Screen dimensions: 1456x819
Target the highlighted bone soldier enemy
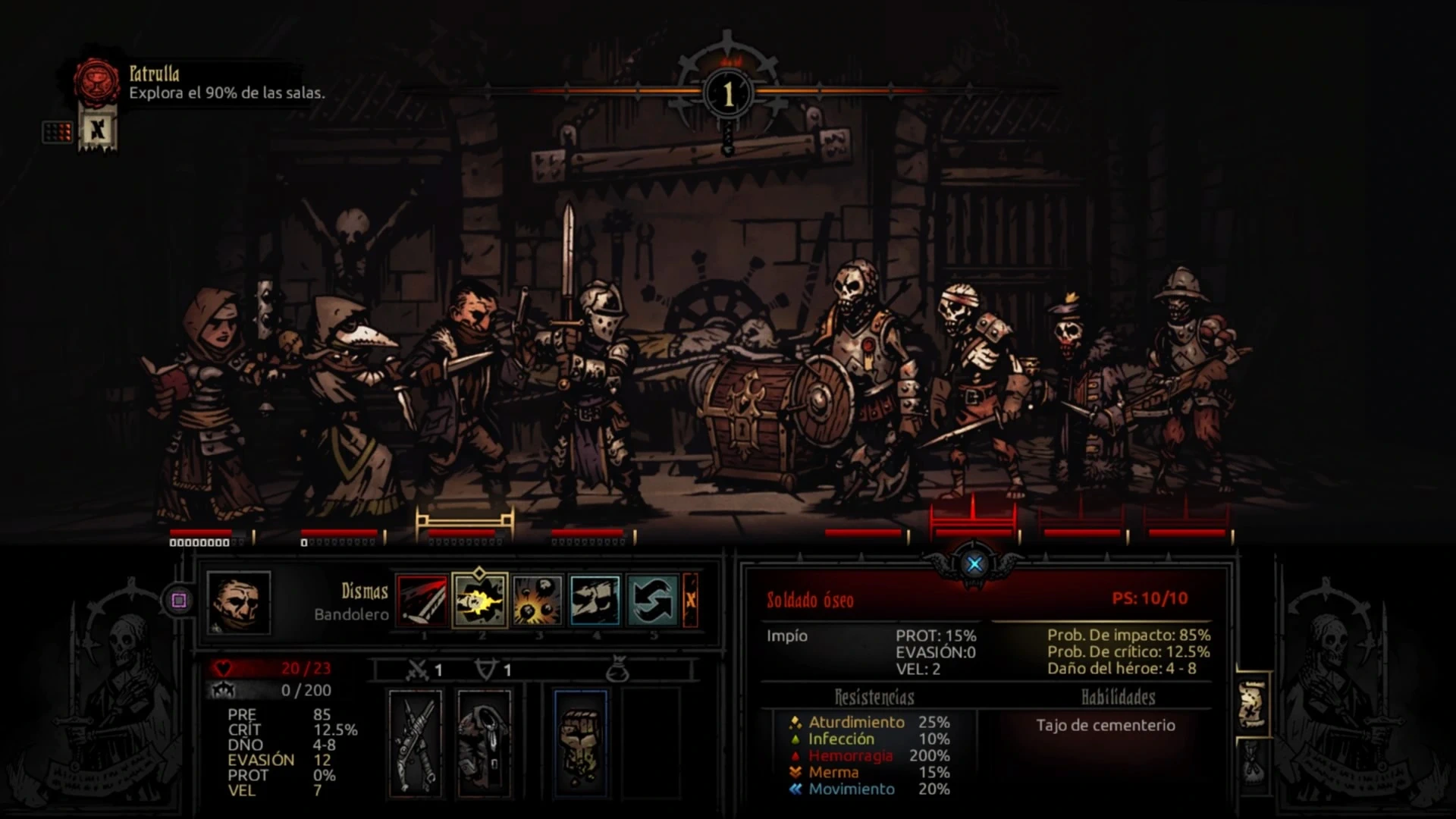[973, 394]
